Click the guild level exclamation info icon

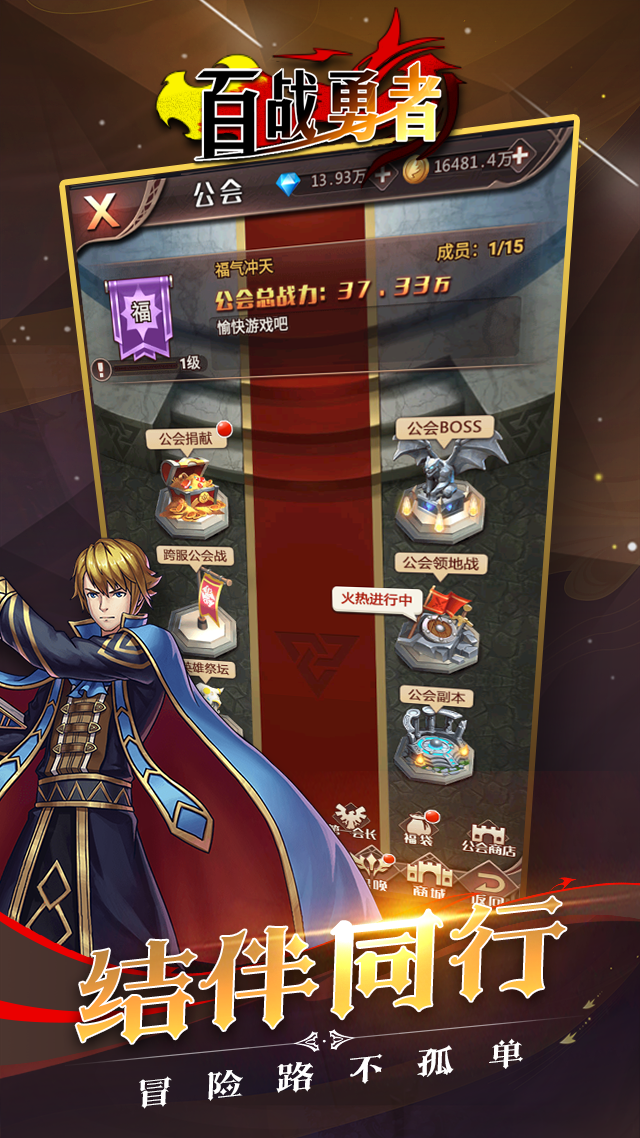[102, 368]
